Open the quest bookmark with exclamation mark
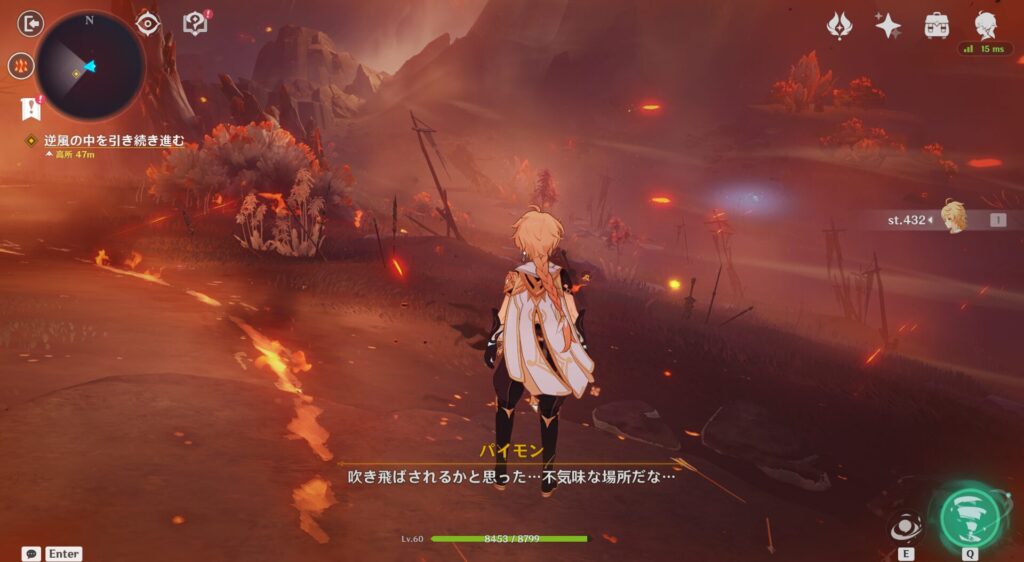The image size is (1024, 562). (30, 107)
